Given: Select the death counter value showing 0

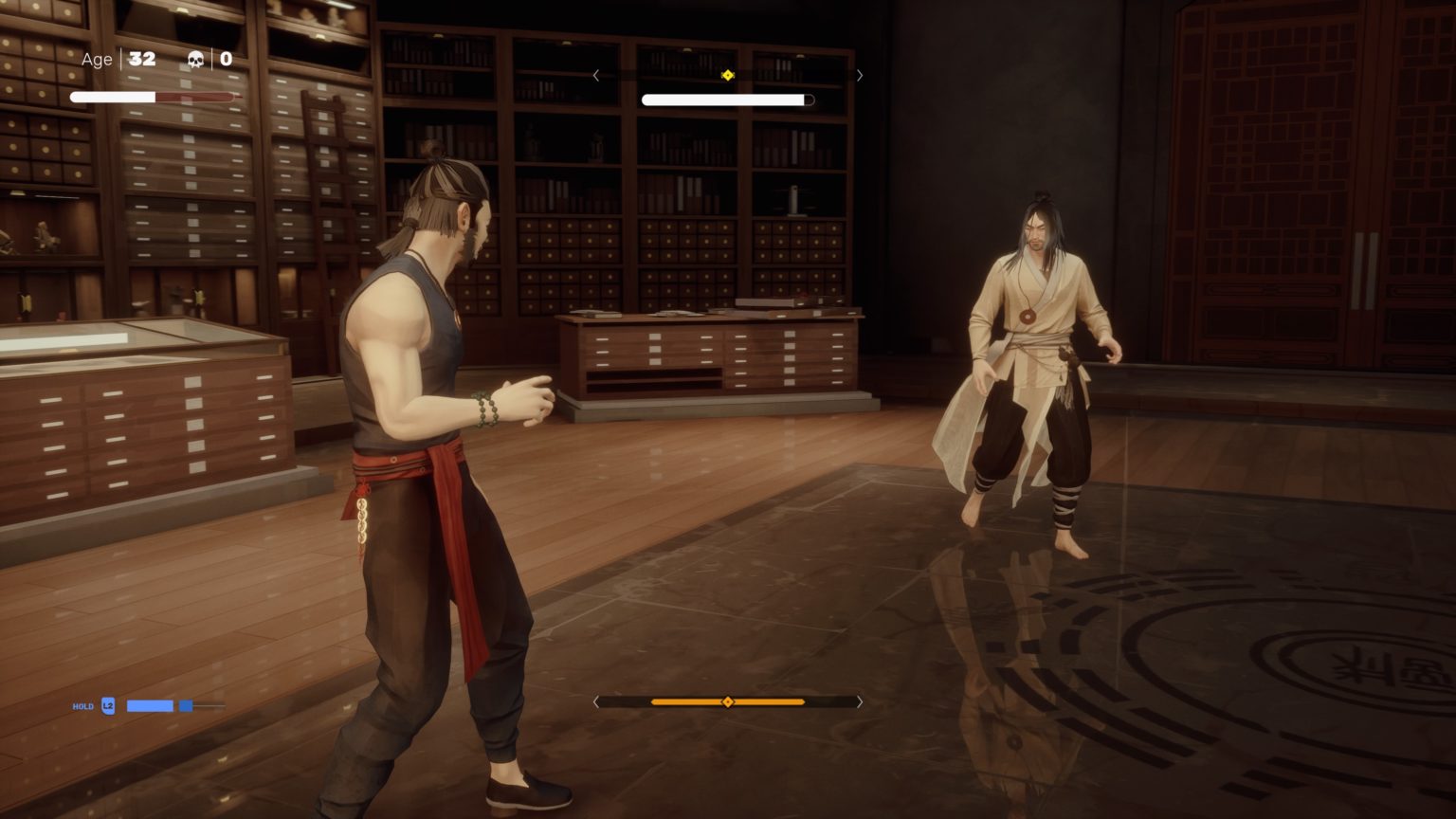Looking at the screenshot, I should (226, 59).
